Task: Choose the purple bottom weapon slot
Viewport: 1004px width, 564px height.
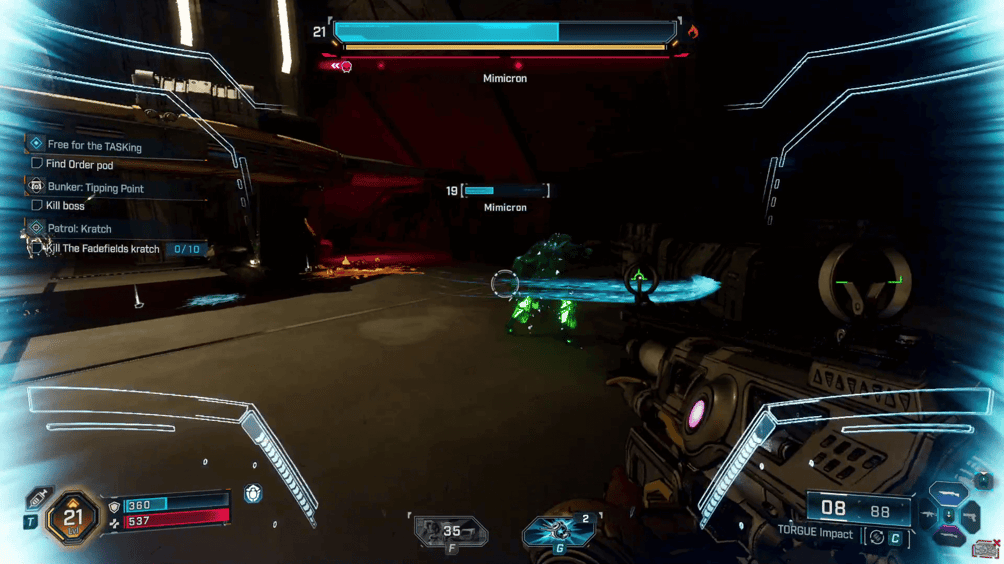Action: (x=949, y=536)
